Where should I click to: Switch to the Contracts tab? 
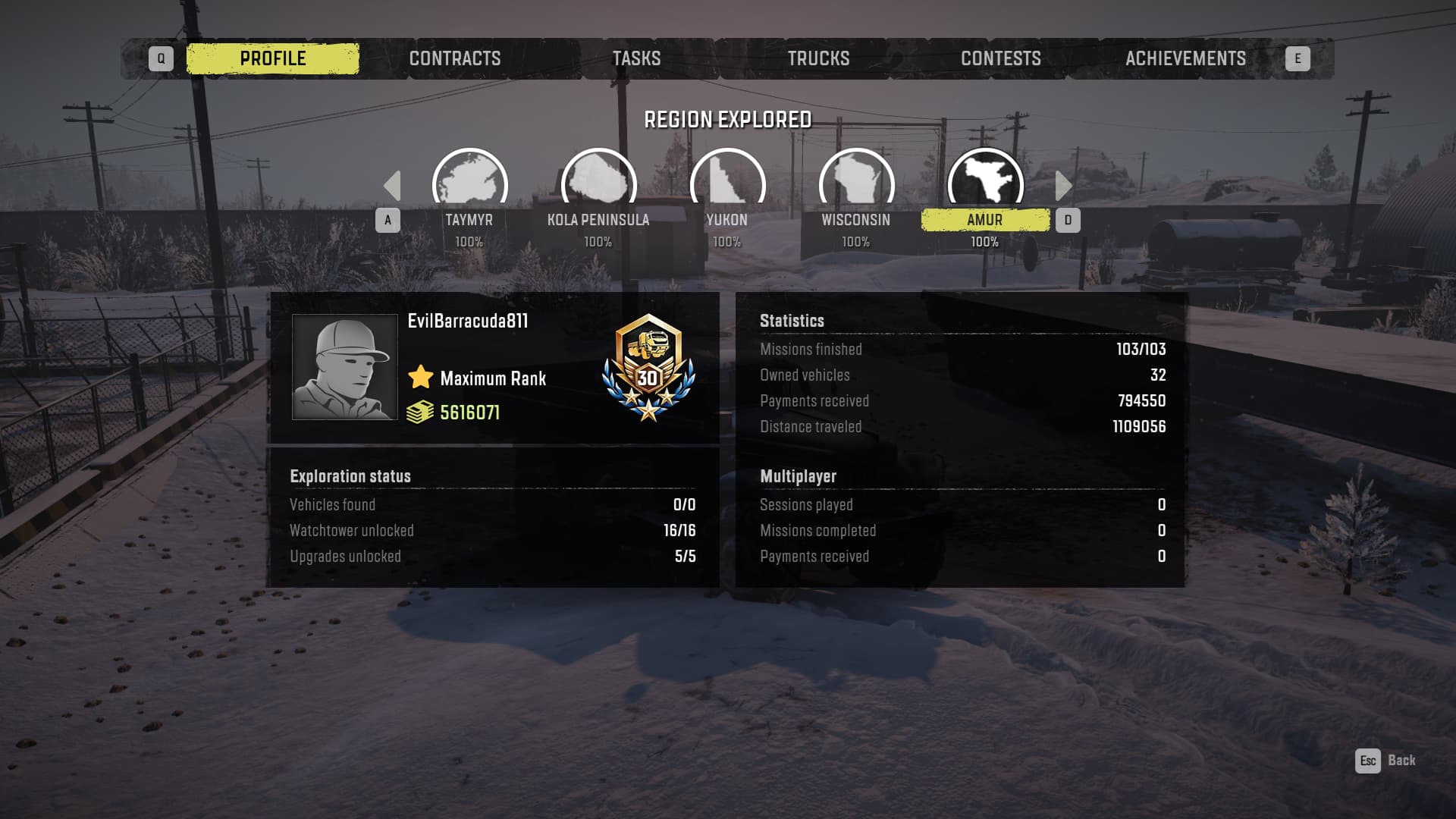[x=455, y=58]
